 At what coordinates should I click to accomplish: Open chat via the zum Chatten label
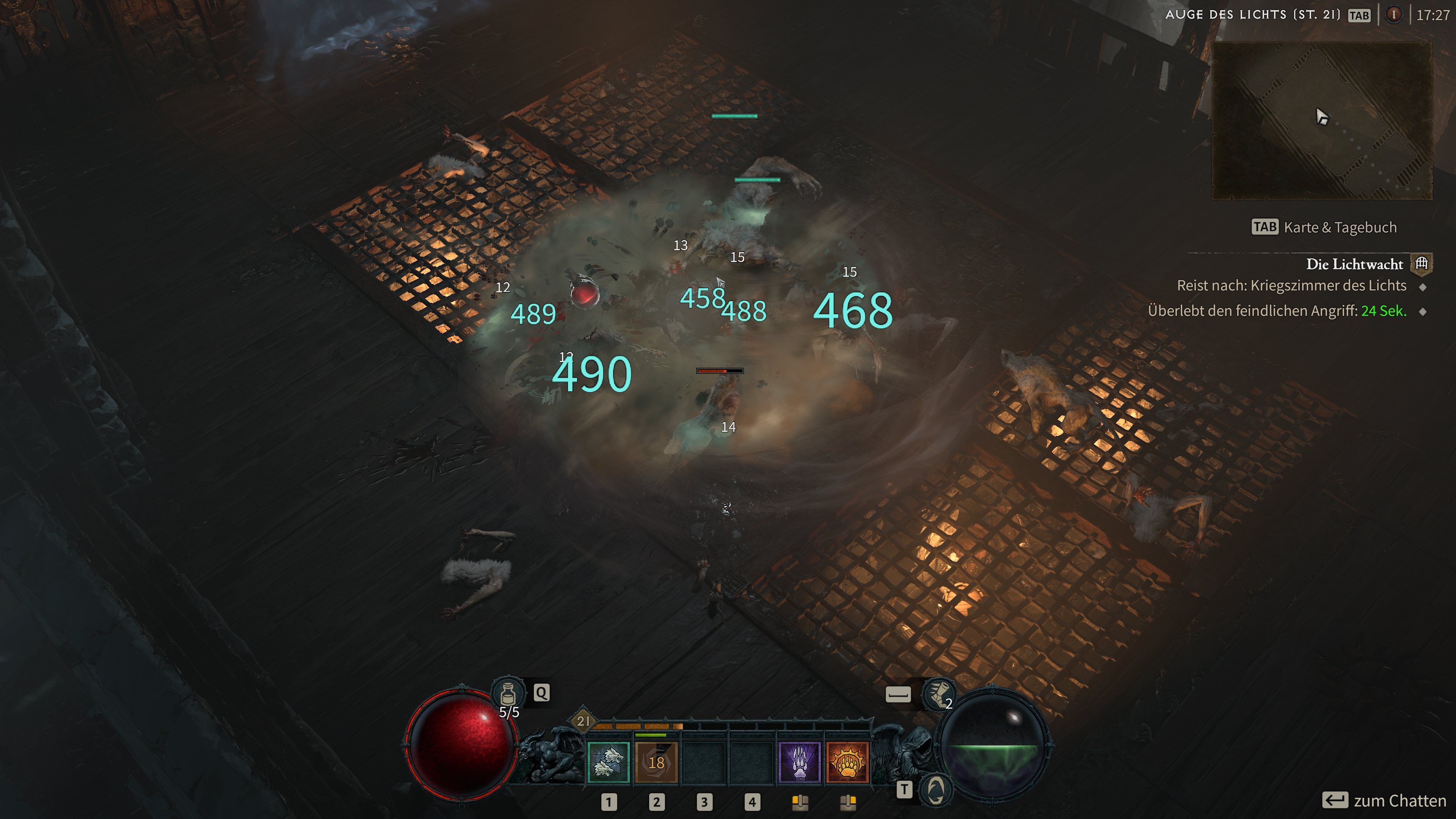(1399, 801)
